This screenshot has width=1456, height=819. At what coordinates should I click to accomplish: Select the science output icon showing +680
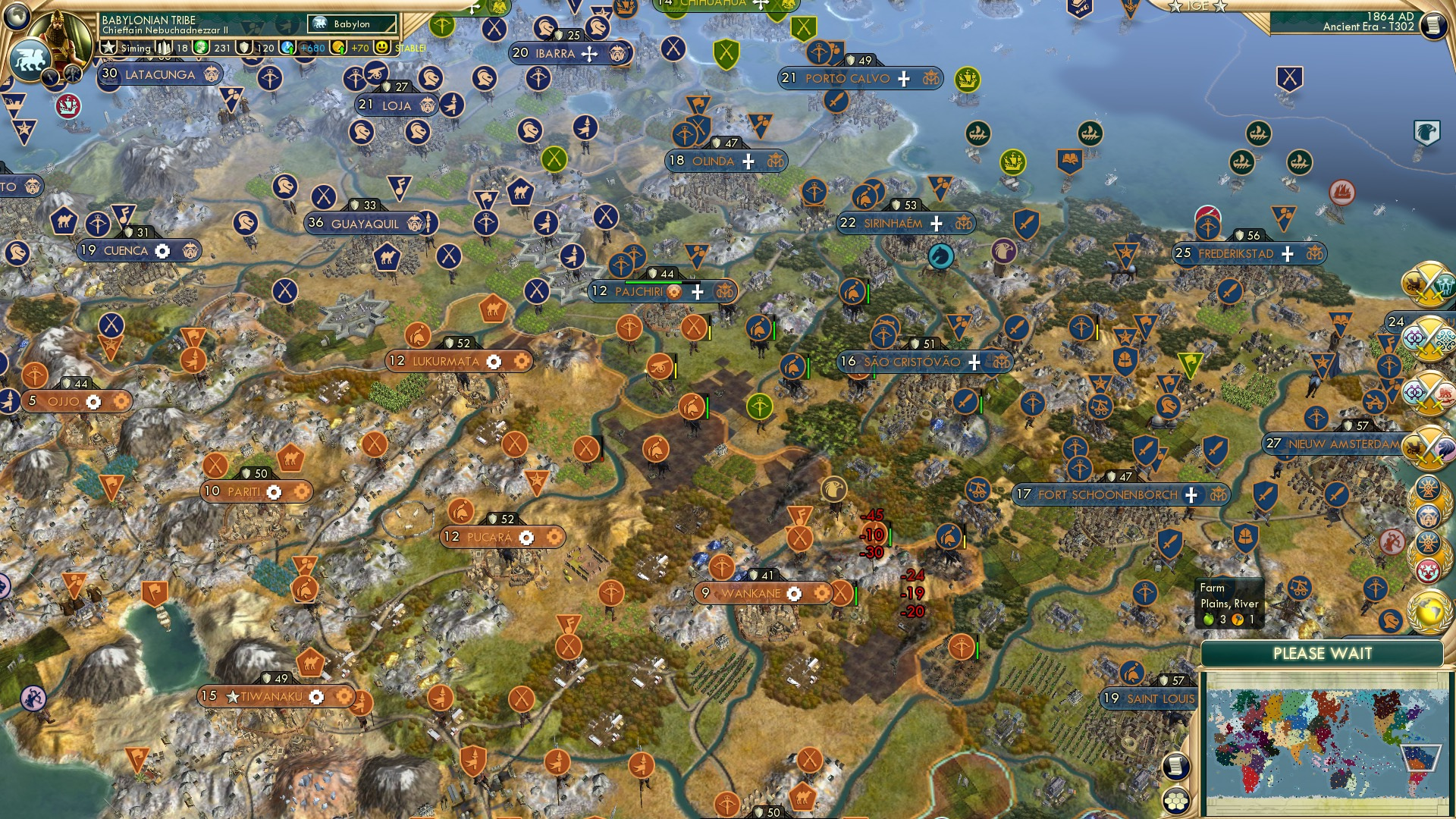click(288, 47)
